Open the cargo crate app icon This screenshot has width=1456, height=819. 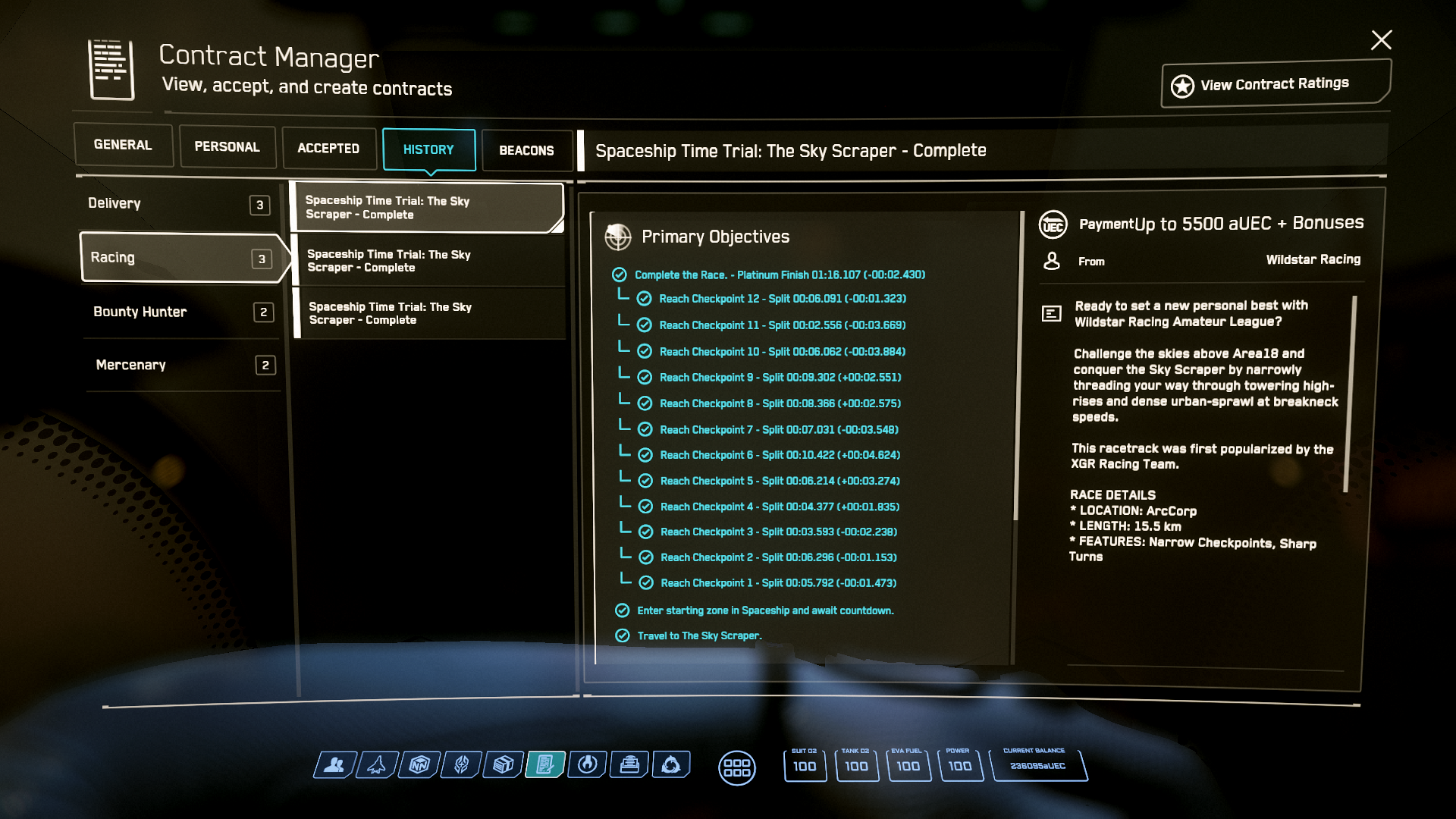[503, 765]
